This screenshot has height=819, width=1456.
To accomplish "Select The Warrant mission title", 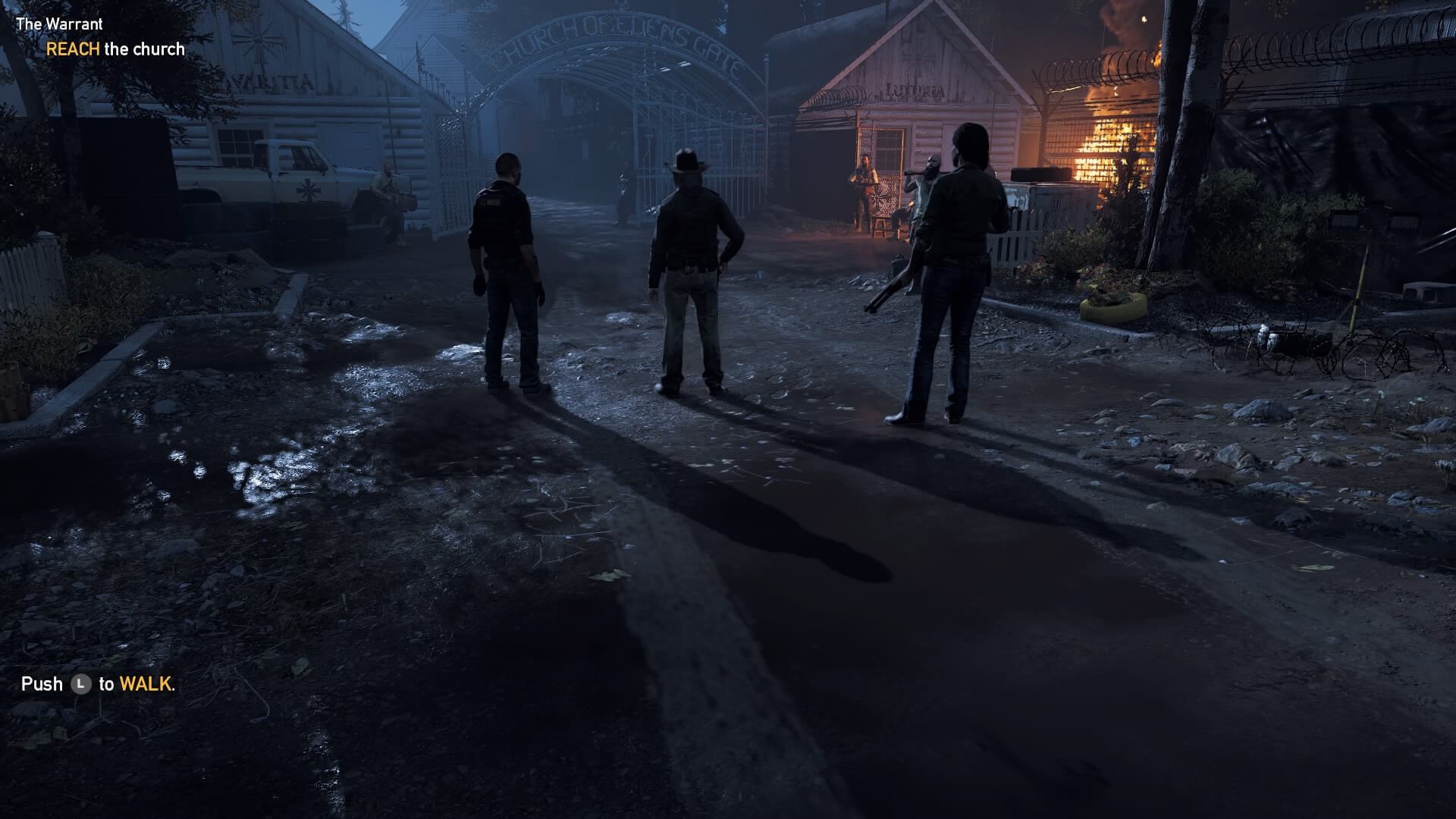I will [59, 24].
